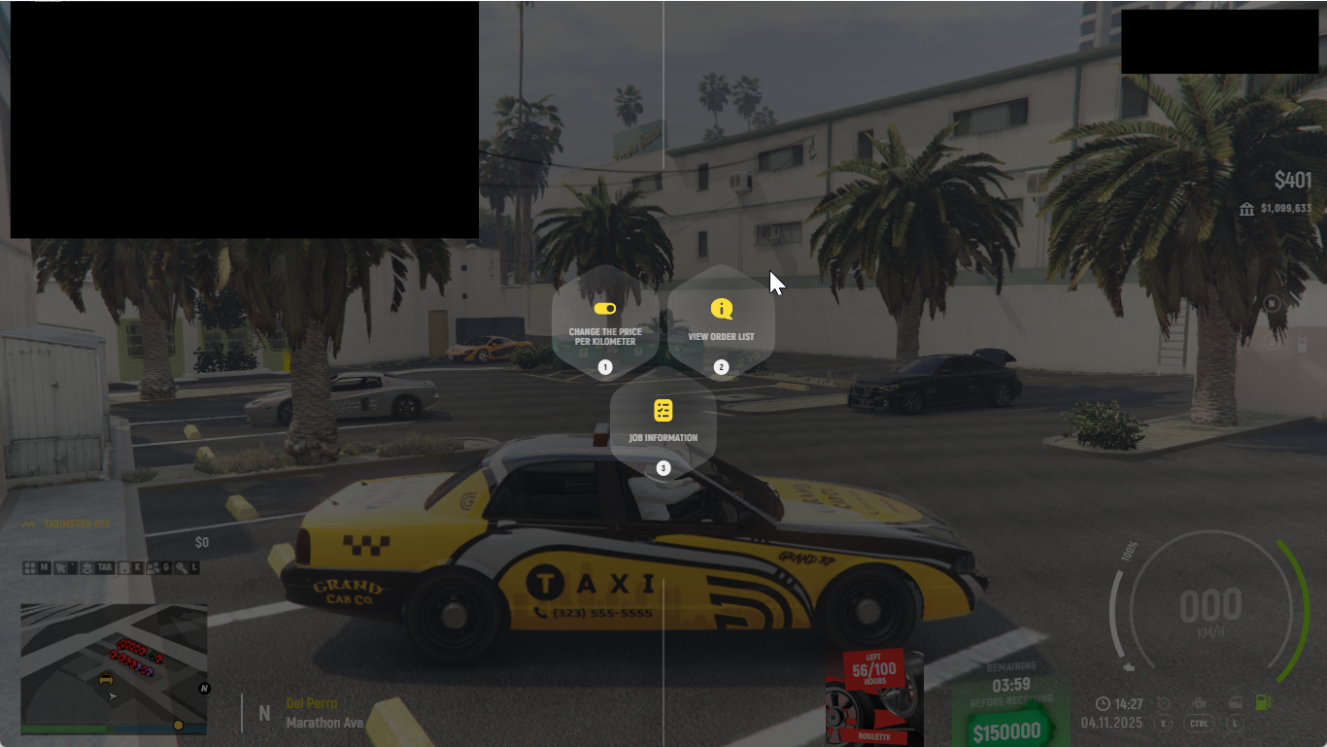1327x747 pixels.
Task: Open the Change Price Per Kilometer toggle icon
Action: pyautogui.click(x=603, y=310)
